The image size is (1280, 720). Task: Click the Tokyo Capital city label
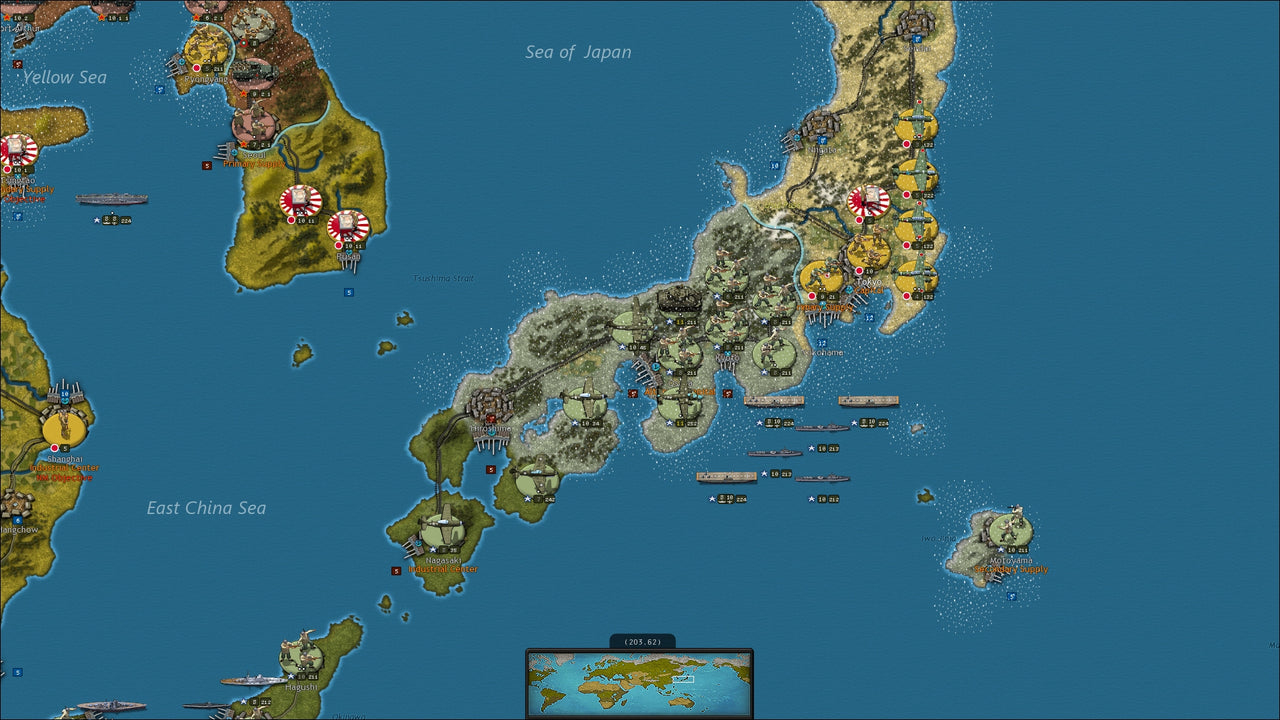click(x=870, y=290)
